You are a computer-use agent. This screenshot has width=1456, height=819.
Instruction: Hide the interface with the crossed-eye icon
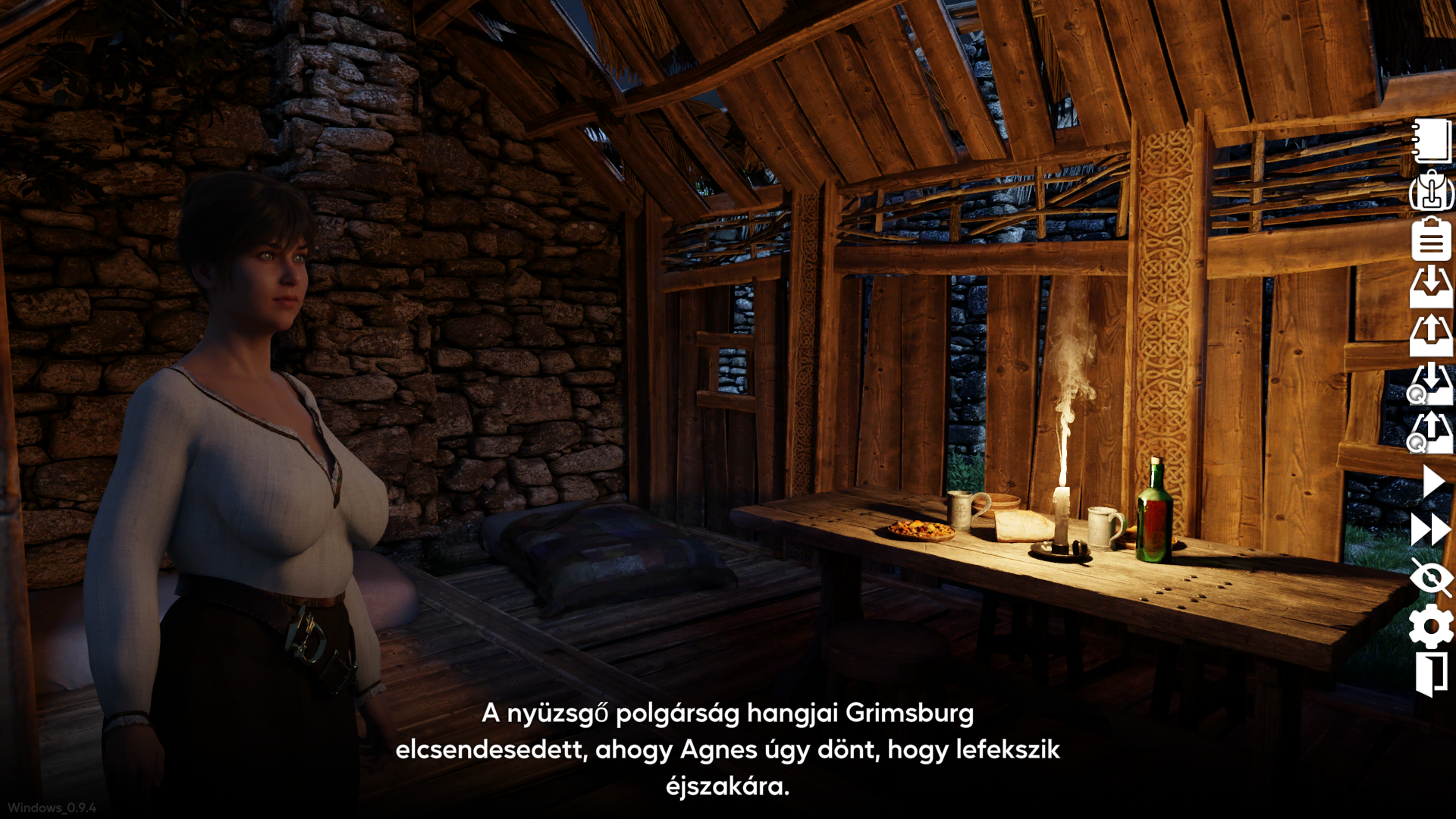pyautogui.click(x=1431, y=578)
